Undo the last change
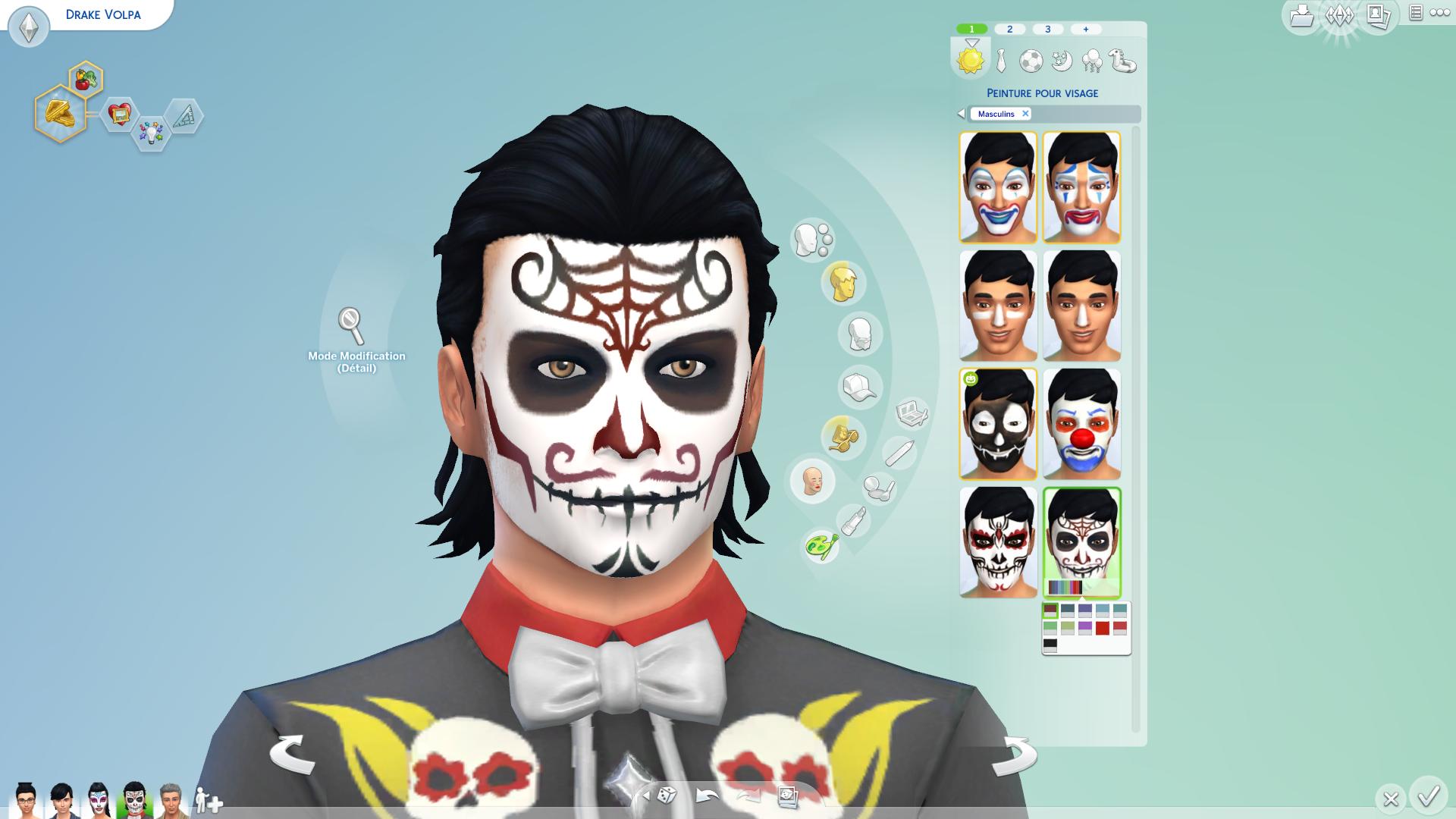Image resolution: width=1456 pixels, height=819 pixels. click(707, 795)
